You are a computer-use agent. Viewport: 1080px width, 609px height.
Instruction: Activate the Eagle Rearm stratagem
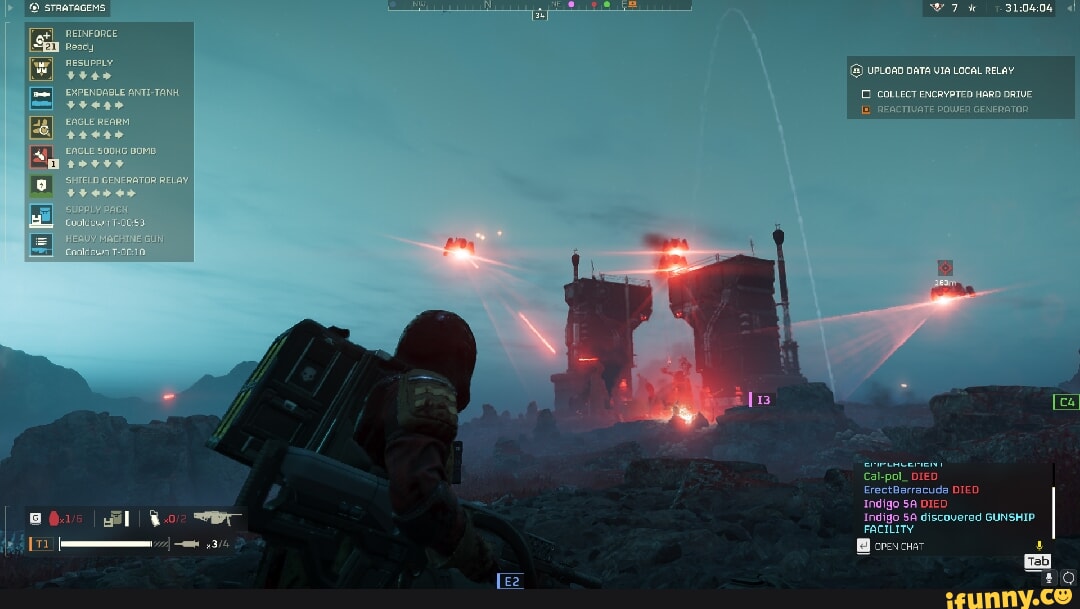(41, 127)
